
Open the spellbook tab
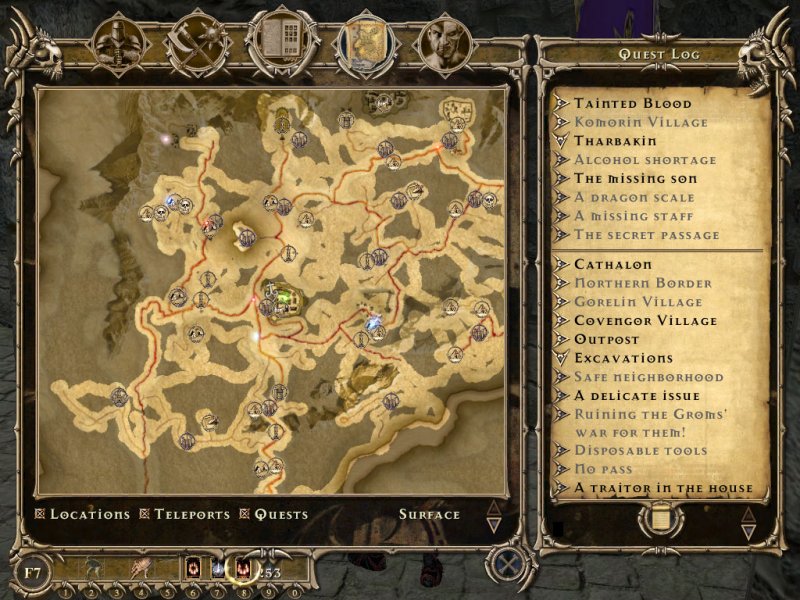coord(282,42)
